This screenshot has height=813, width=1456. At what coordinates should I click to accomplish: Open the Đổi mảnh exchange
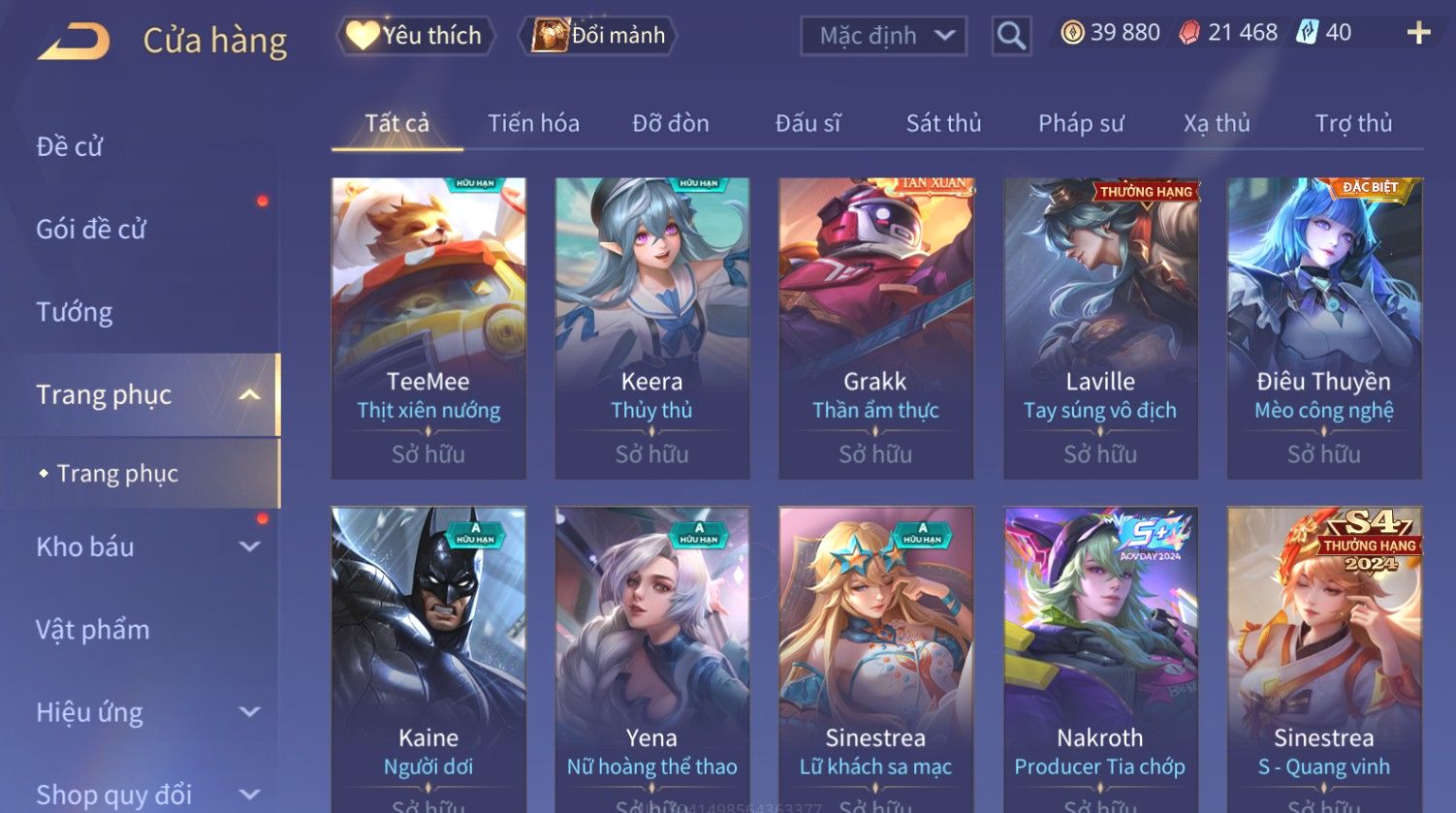coord(599,36)
